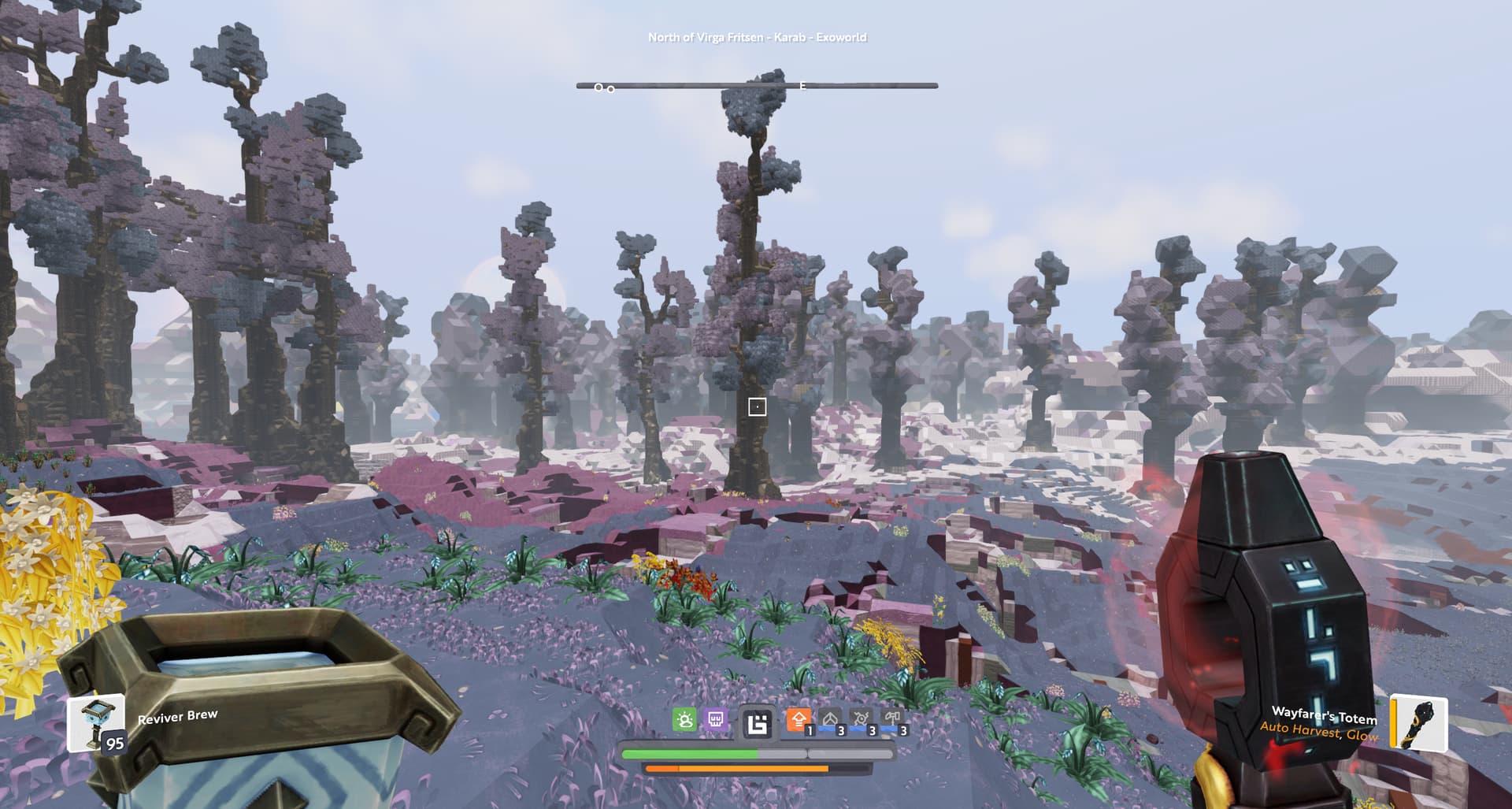Click the grey hammer buff icon
The image size is (1512, 809).
[x=892, y=719]
